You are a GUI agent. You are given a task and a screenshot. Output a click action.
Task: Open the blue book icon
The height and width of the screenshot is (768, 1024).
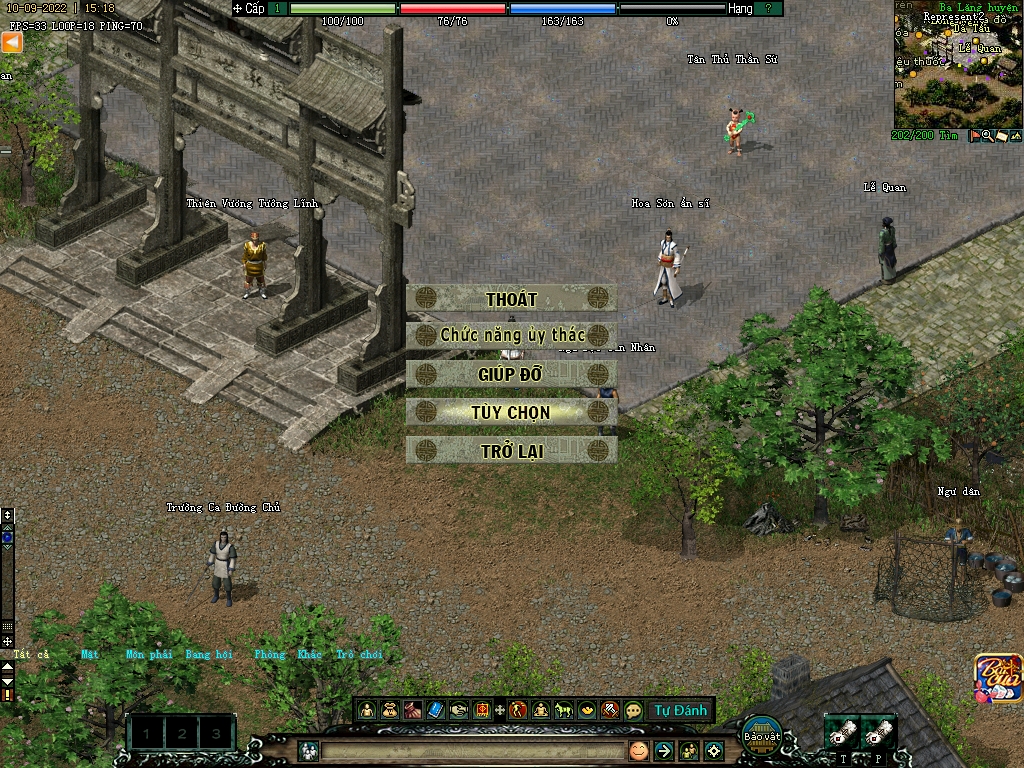pyautogui.click(x=436, y=711)
